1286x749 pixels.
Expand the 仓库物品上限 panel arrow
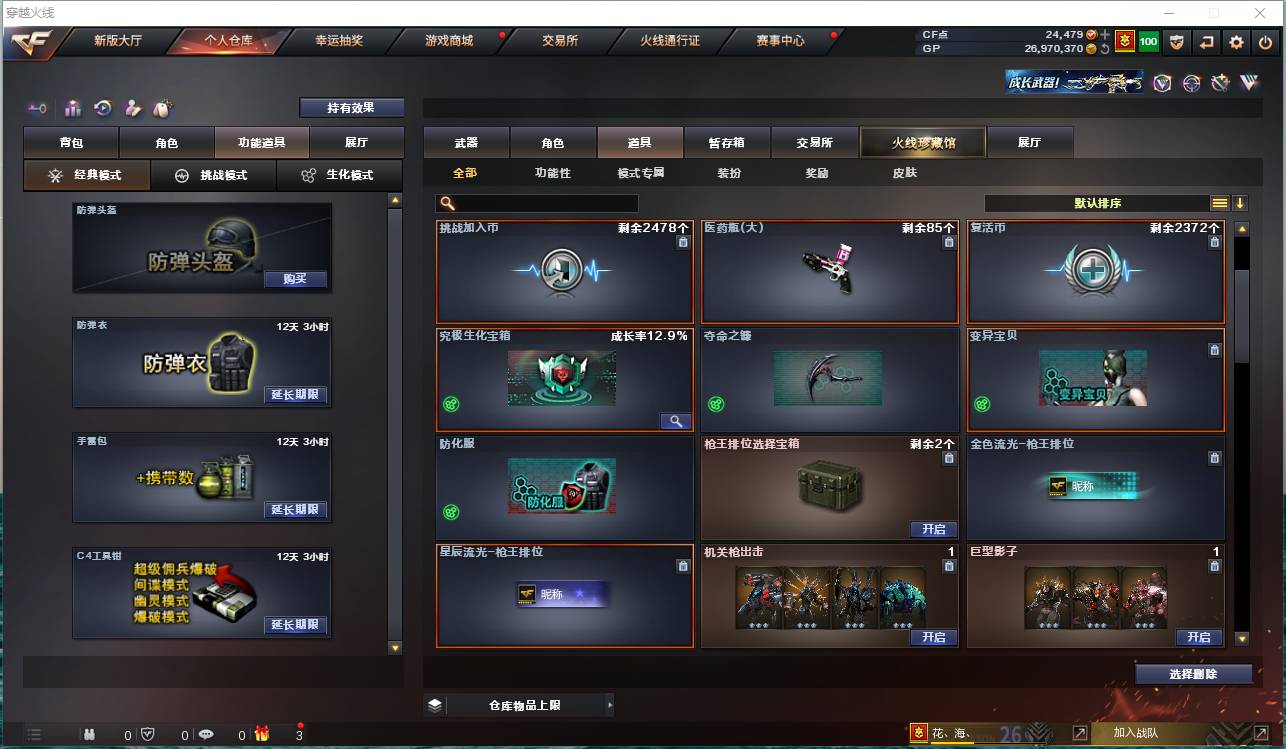pyautogui.click(x=611, y=705)
